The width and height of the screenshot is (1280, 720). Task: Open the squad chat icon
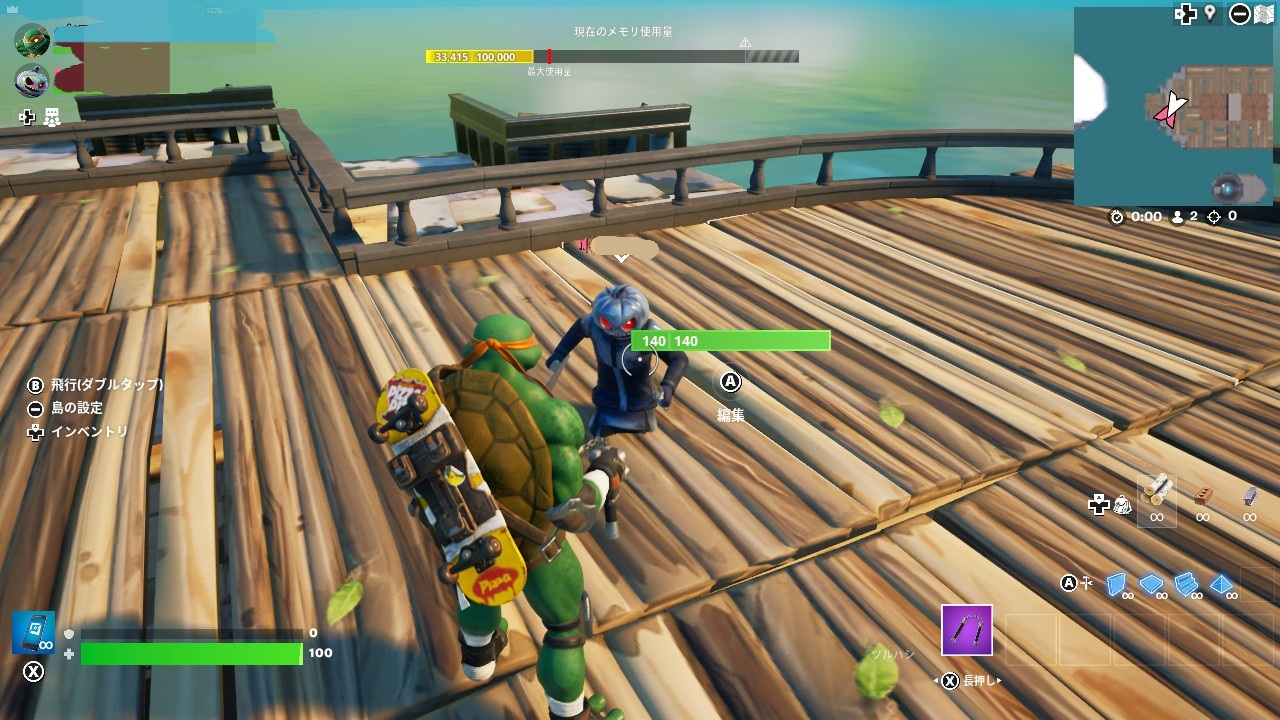tap(52, 118)
